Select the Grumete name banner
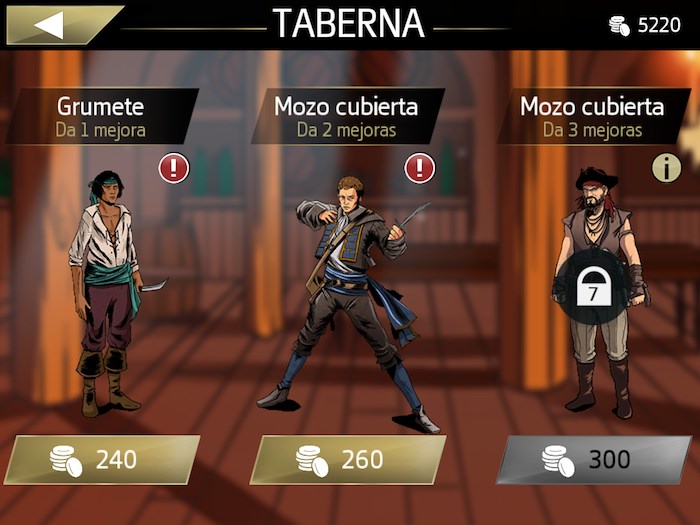 [x=101, y=116]
